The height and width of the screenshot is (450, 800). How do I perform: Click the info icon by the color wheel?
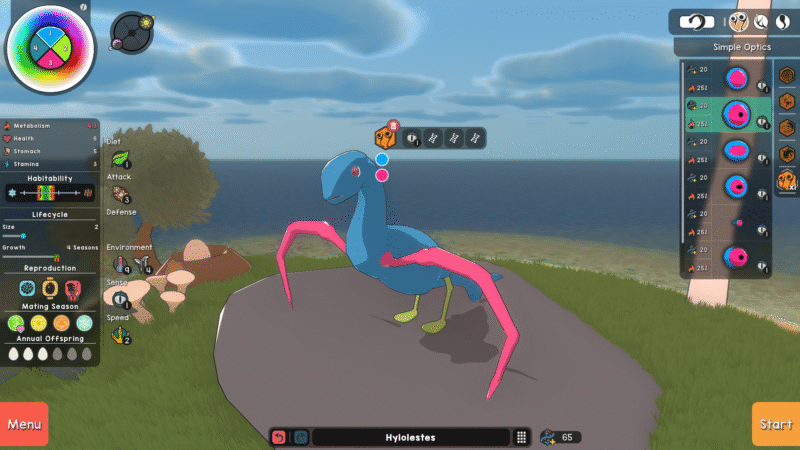84,6
